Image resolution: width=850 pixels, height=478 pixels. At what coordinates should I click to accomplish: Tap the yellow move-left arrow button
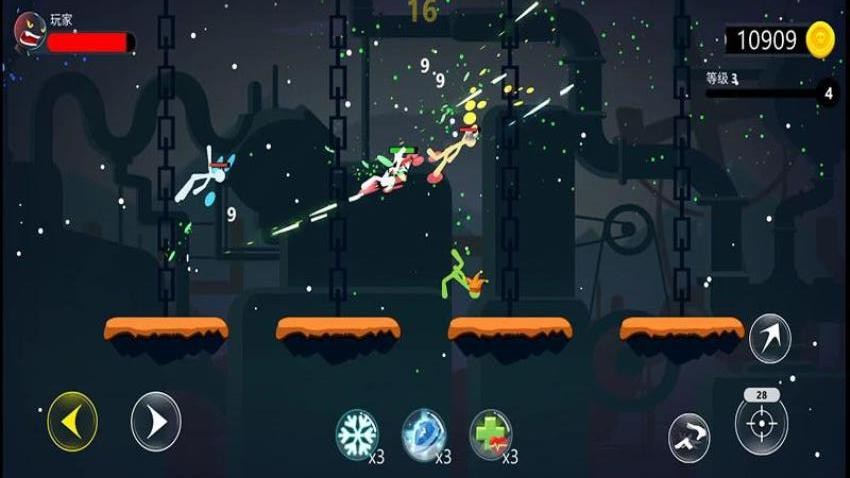(72, 421)
